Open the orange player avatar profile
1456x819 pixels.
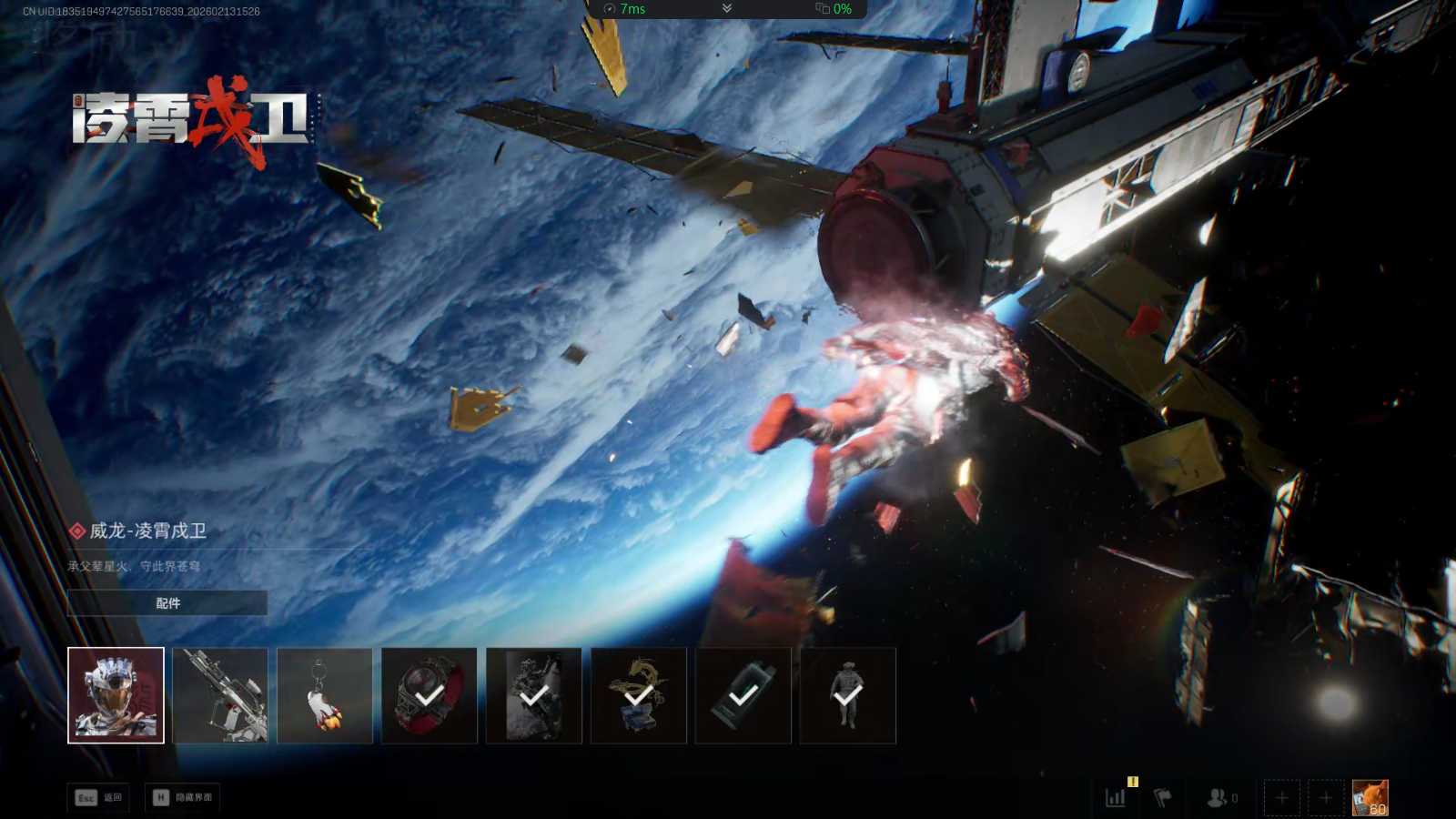[1370, 798]
